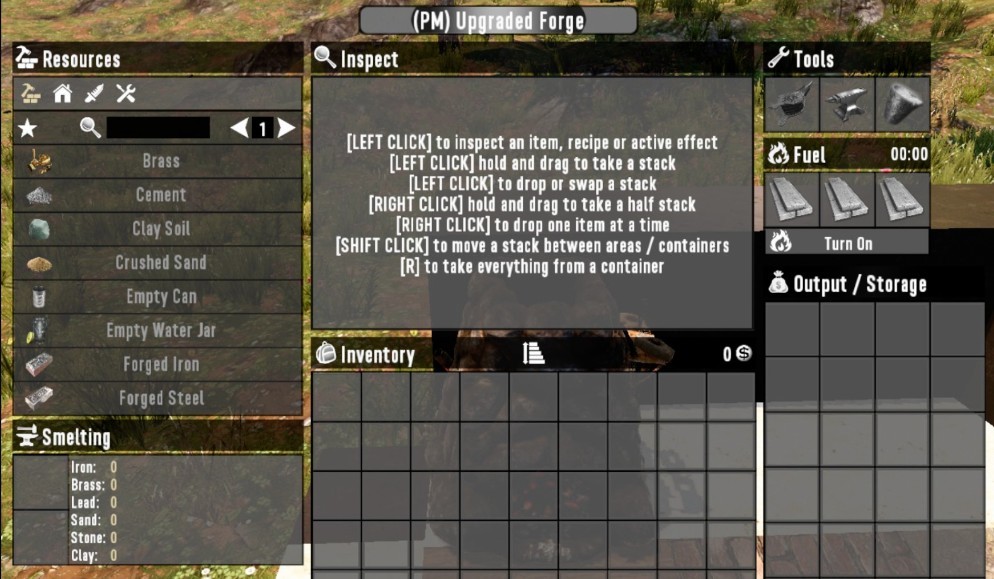The height and width of the screenshot is (579, 994).
Task: Select the anvil tool slot
Action: point(847,104)
